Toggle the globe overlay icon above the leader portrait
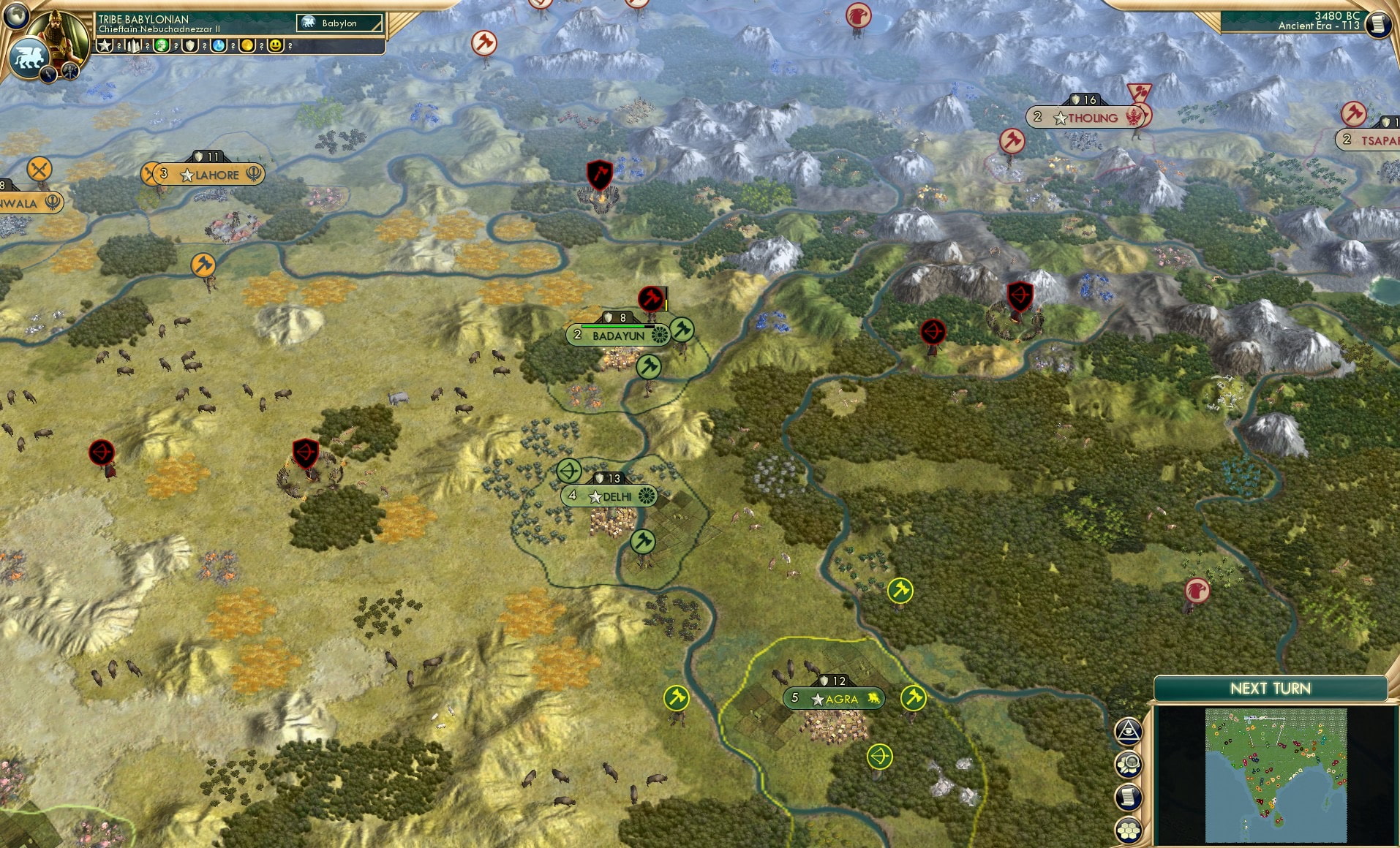1400x848 pixels. click(16, 16)
